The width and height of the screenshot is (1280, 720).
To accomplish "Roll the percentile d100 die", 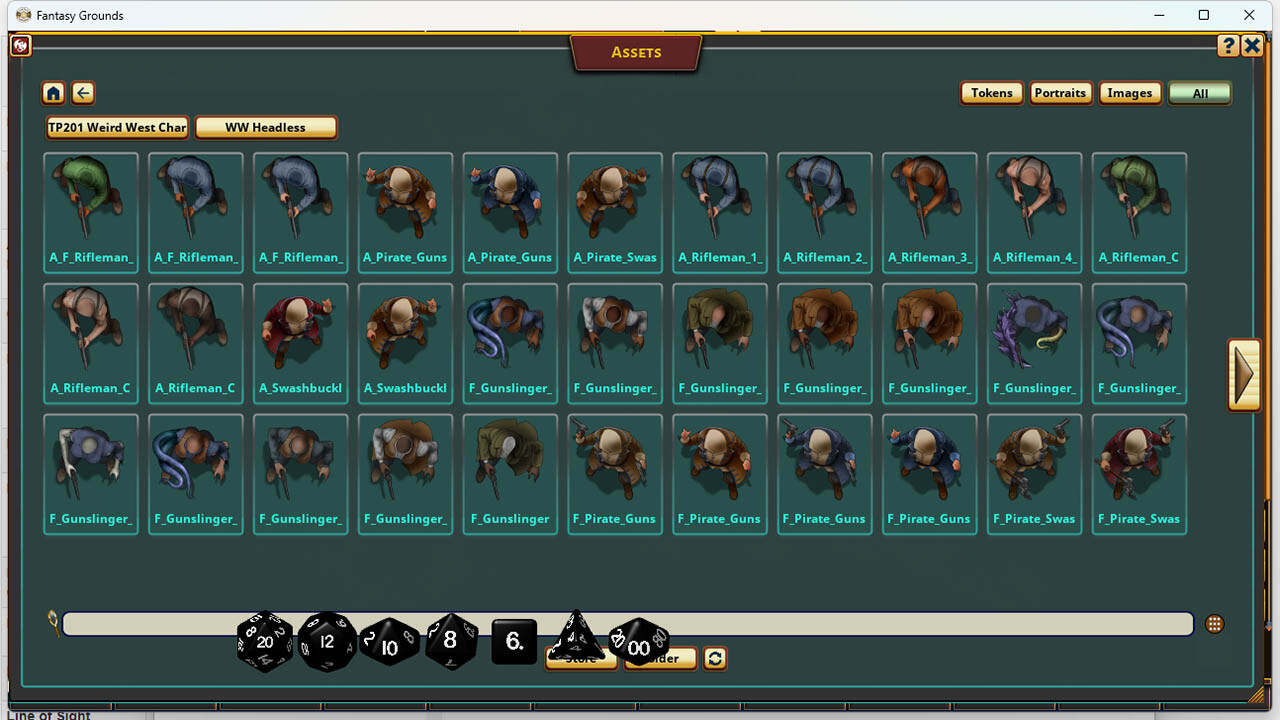I will [x=640, y=645].
